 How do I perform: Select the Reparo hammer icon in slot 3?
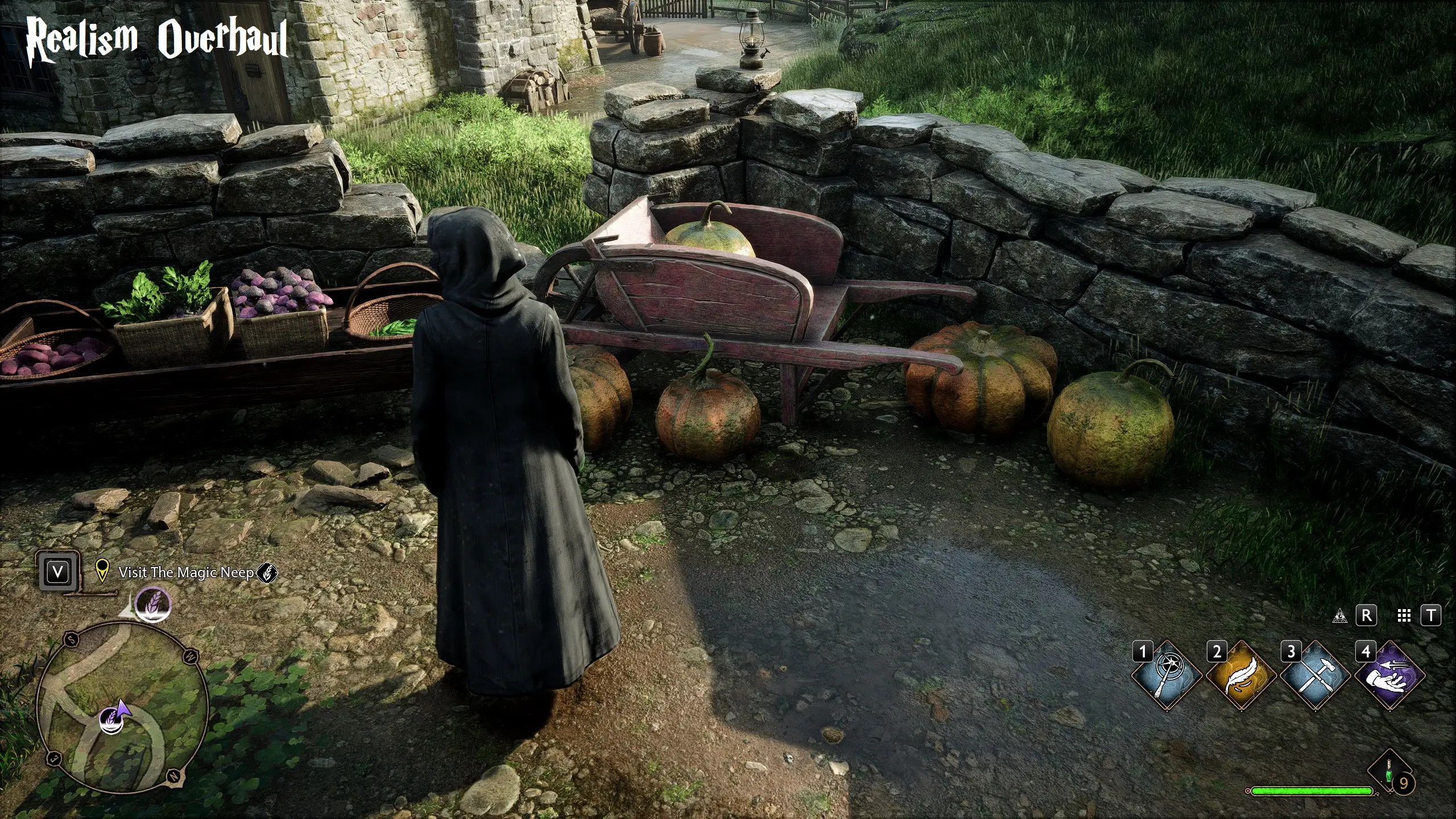(1315, 676)
